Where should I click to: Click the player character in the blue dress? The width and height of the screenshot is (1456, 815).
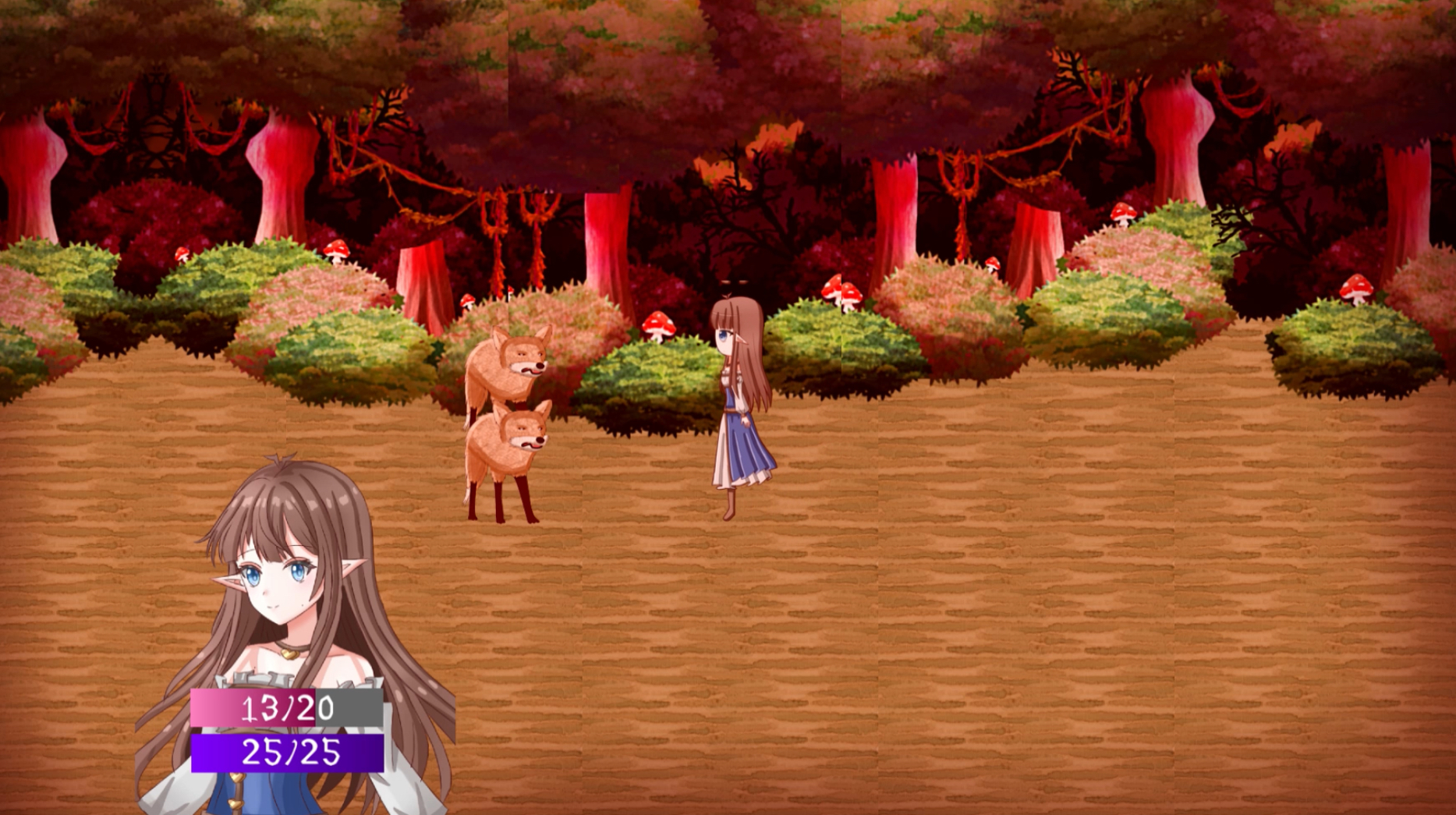point(735,406)
